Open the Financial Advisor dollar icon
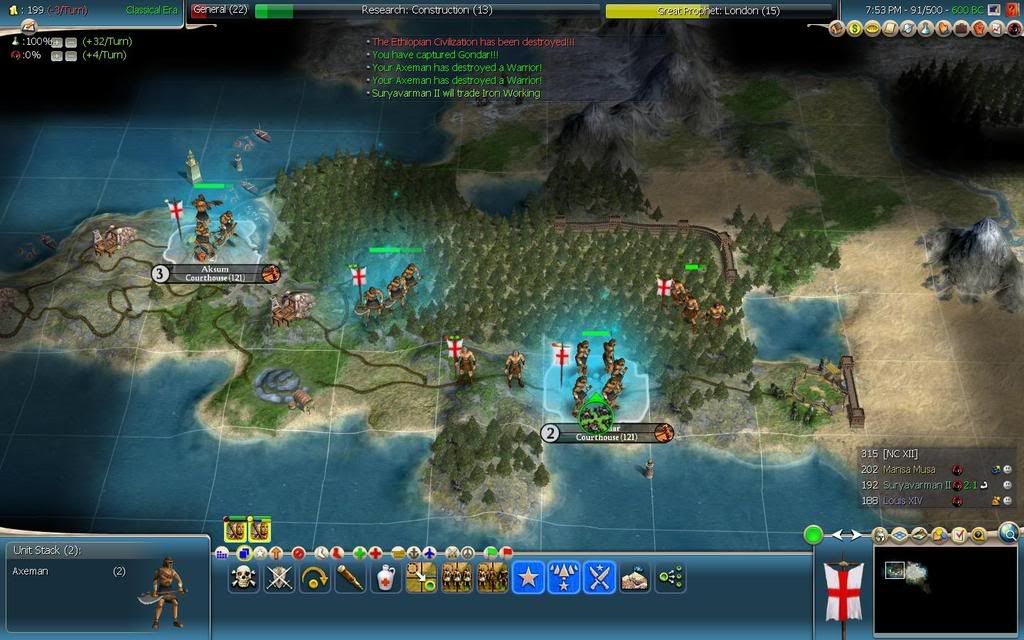Image resolution: width=1024 pixels, height=640 pixels. point(856,29)
